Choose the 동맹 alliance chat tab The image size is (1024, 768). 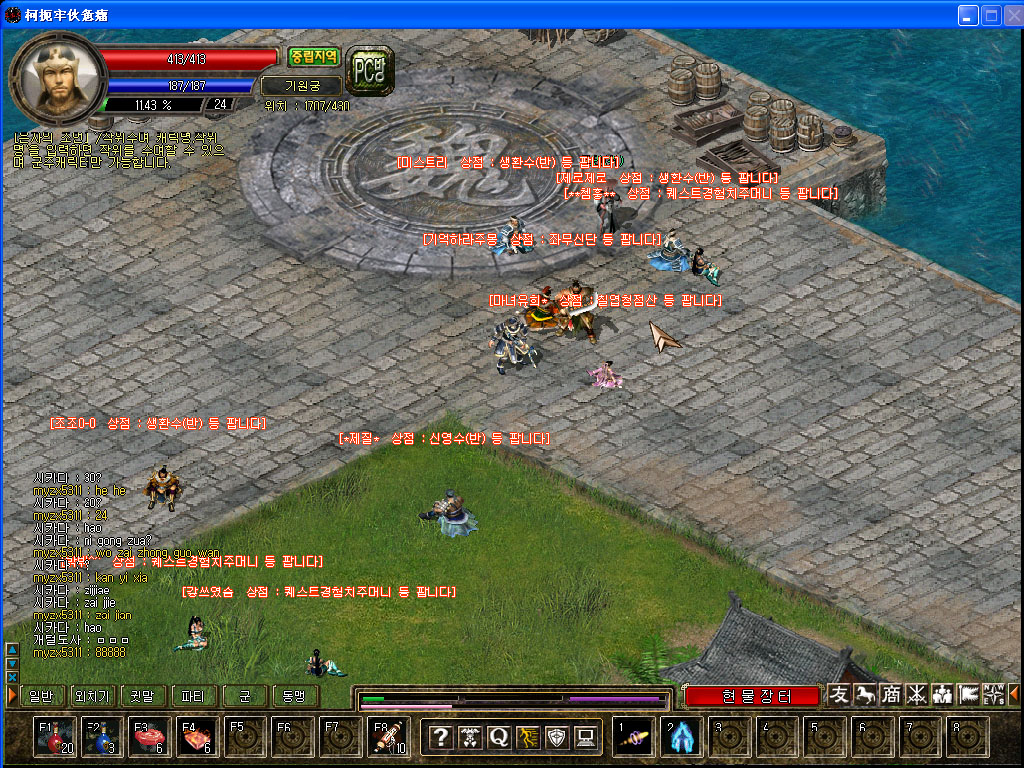(x=294, y=696)
